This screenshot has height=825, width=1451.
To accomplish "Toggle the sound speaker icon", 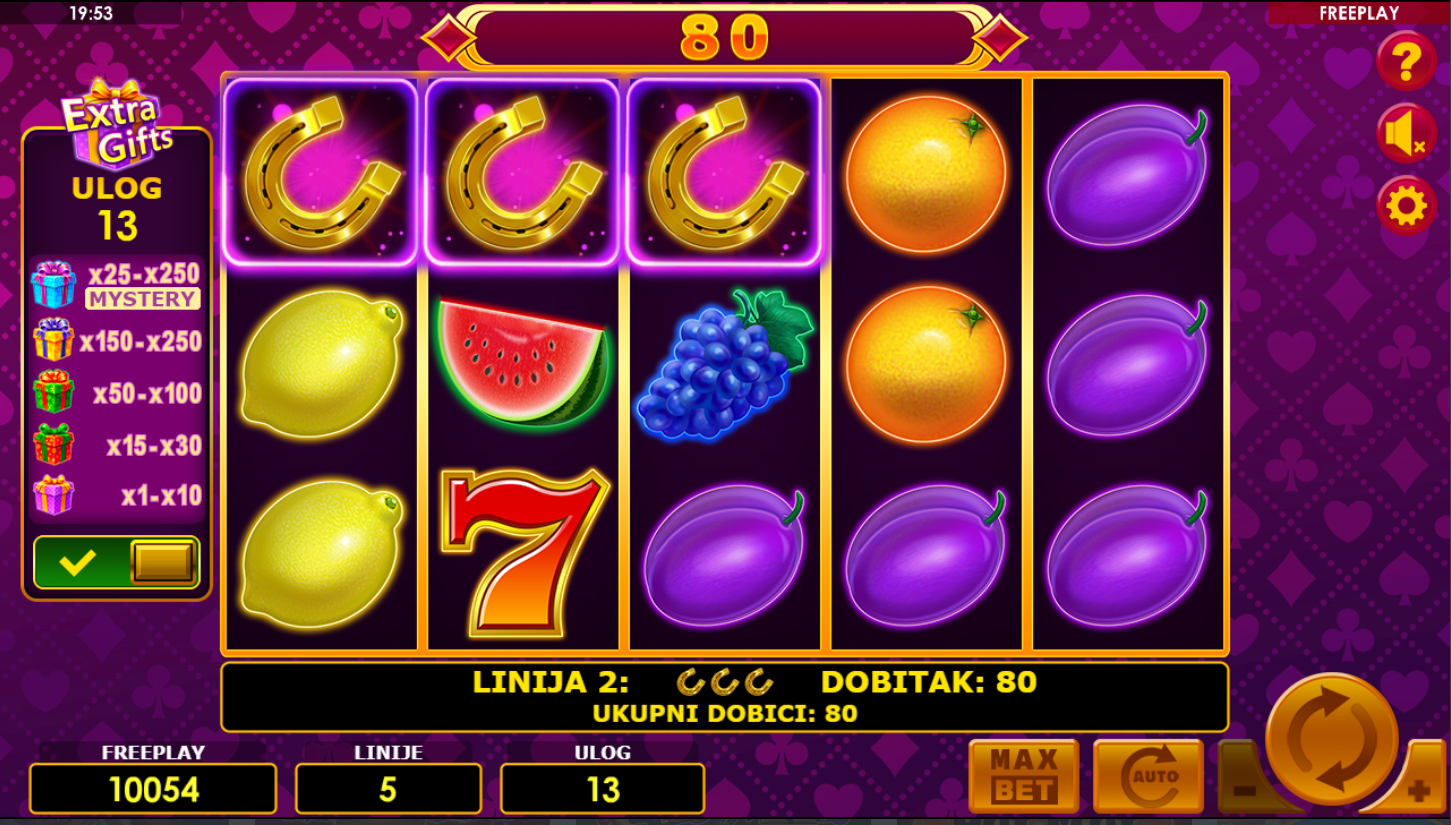I will coord(1406,134).
